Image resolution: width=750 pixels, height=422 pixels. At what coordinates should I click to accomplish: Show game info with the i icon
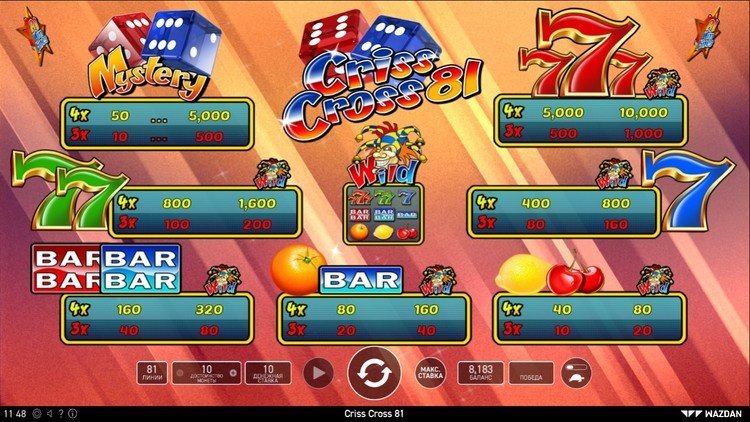[71, 413]
